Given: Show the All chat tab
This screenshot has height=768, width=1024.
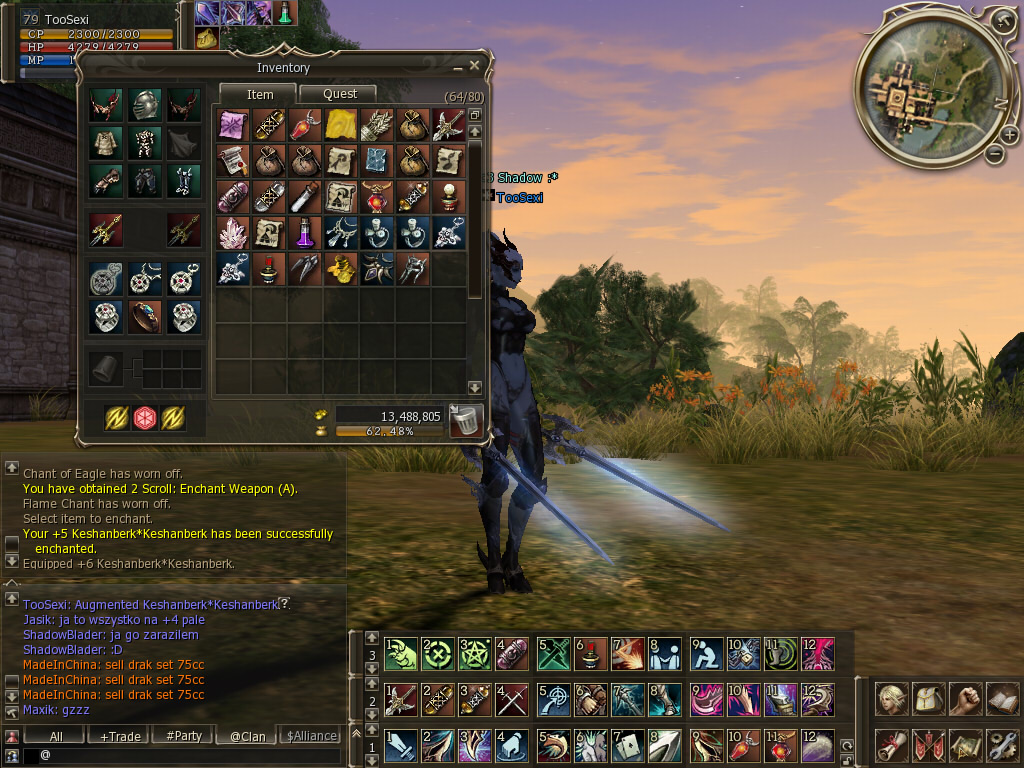Looking at the screenshot, I should coord(56,736).
